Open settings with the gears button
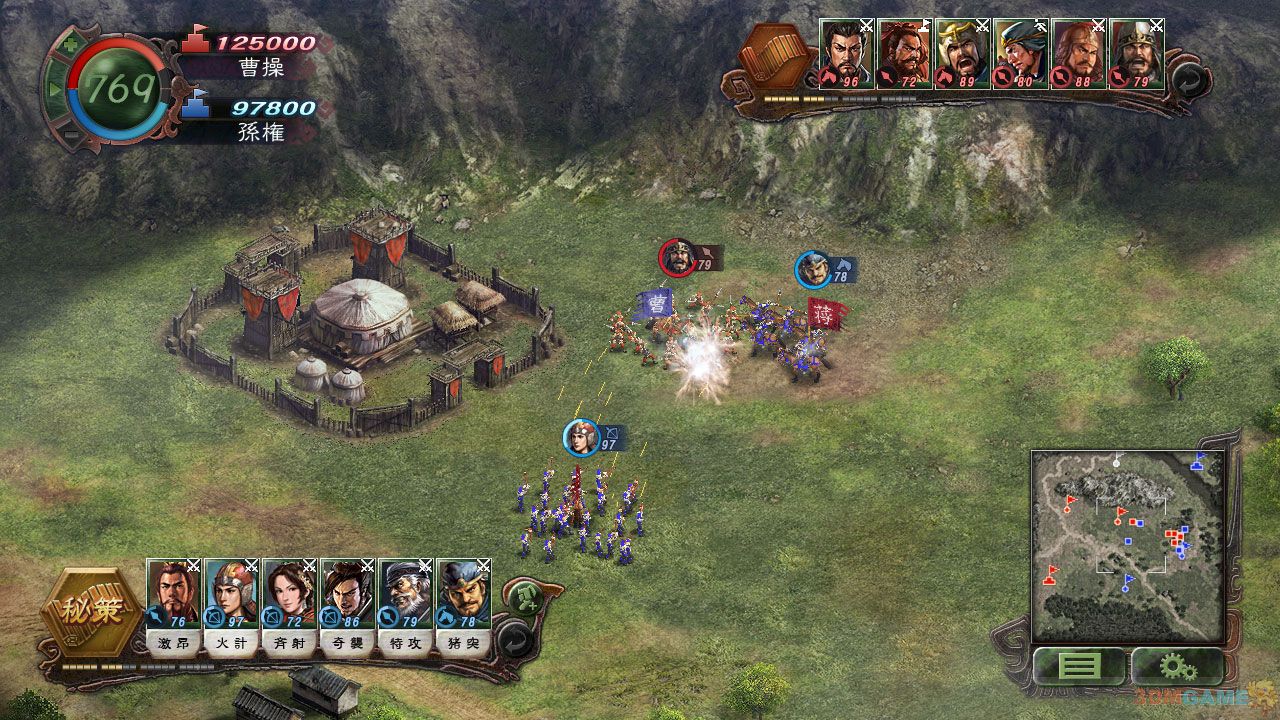1280x720 pixels. click(x=1177, y=665)
